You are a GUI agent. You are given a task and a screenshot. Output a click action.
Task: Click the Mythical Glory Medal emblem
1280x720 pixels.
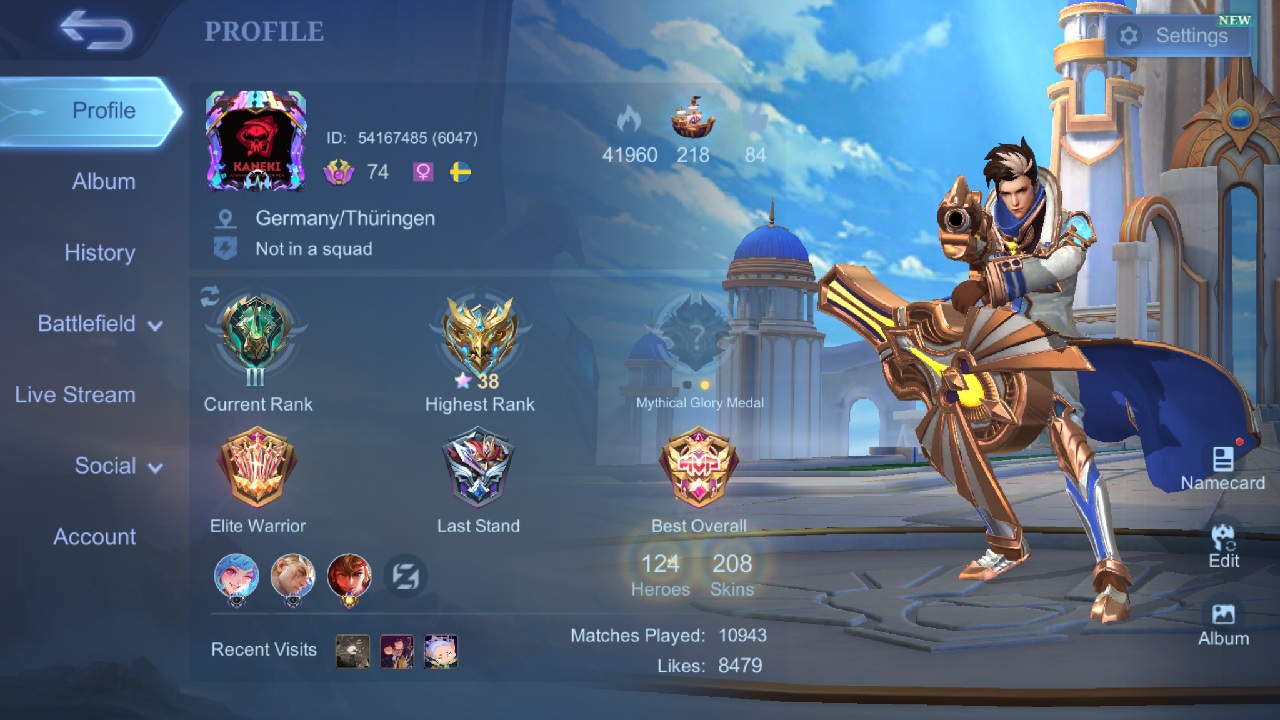(x=697, y=340)
